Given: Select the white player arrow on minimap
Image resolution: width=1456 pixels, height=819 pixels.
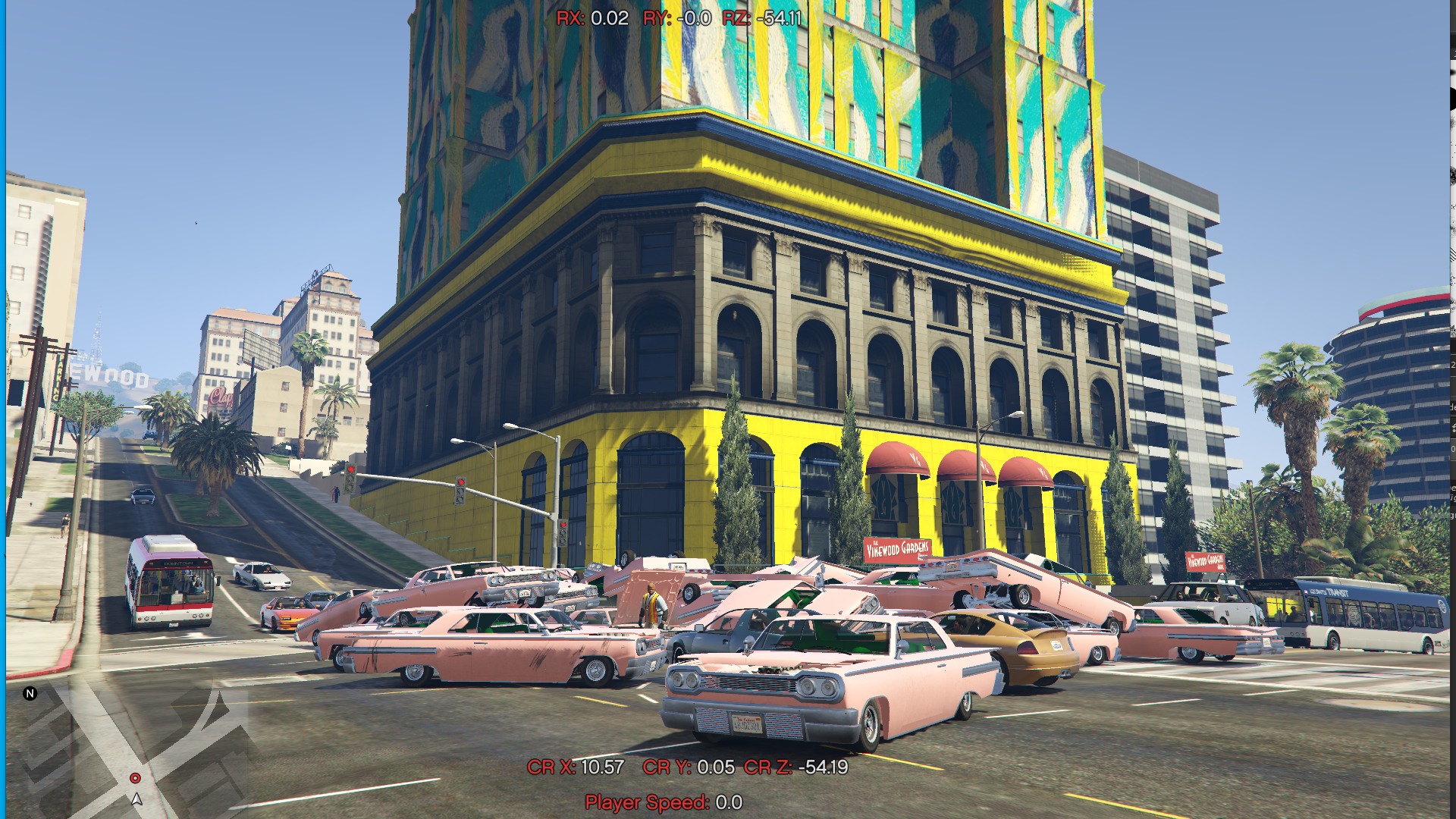Looking at the screenshot, I should coord(136,799).
